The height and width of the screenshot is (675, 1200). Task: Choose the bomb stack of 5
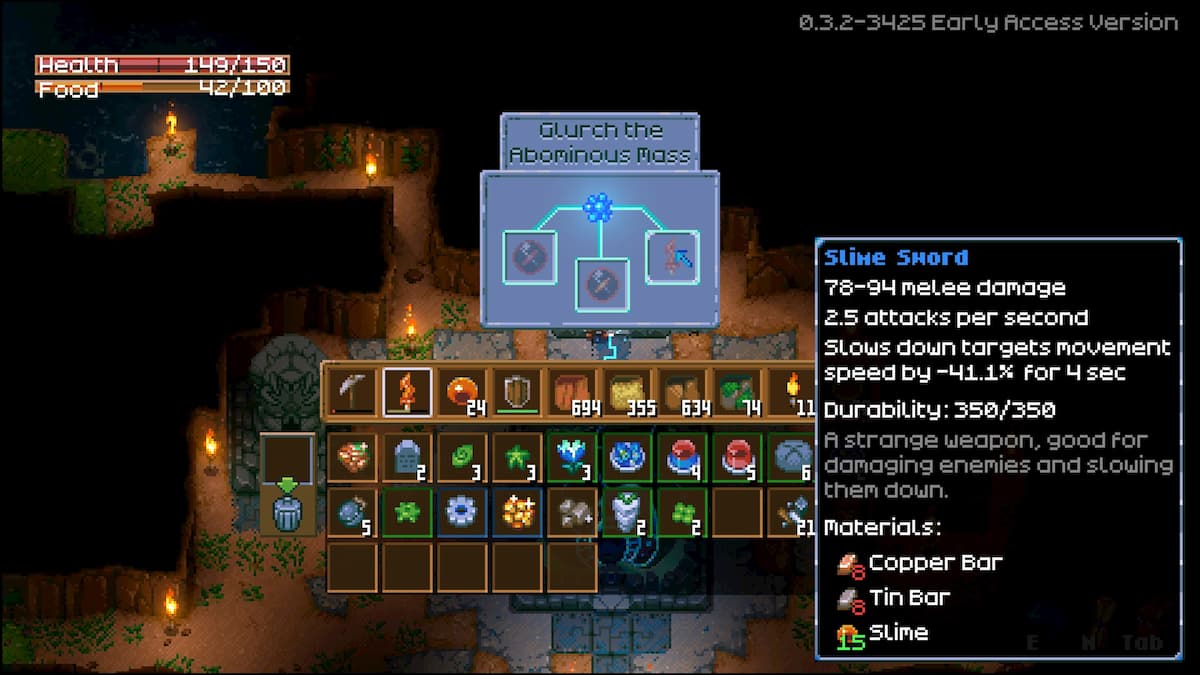[x=353, y=512]
